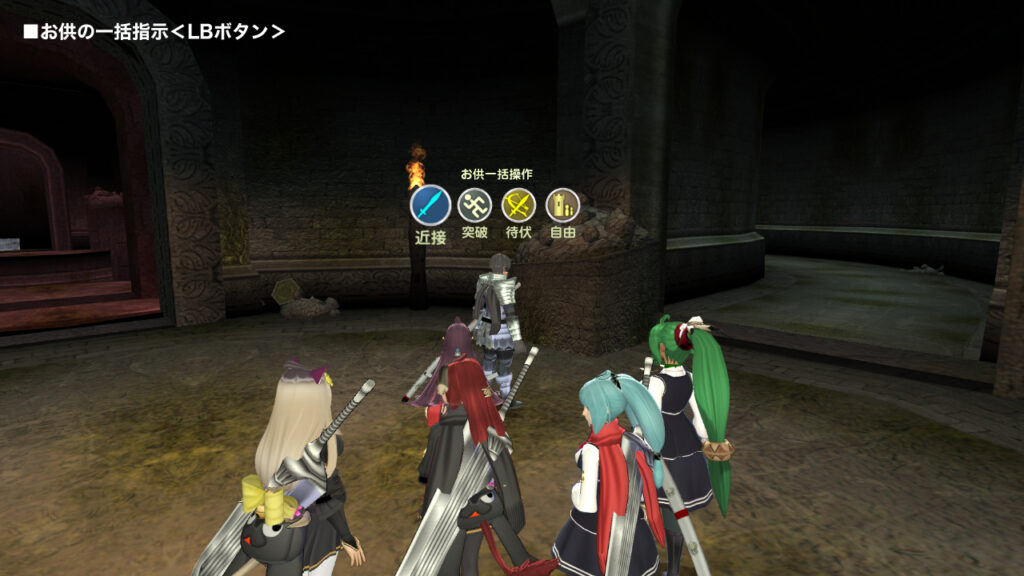This screenshot has width=1024, height=576.
Task: Activate the 待伏 bow and sword command
Action: (518, 205)
